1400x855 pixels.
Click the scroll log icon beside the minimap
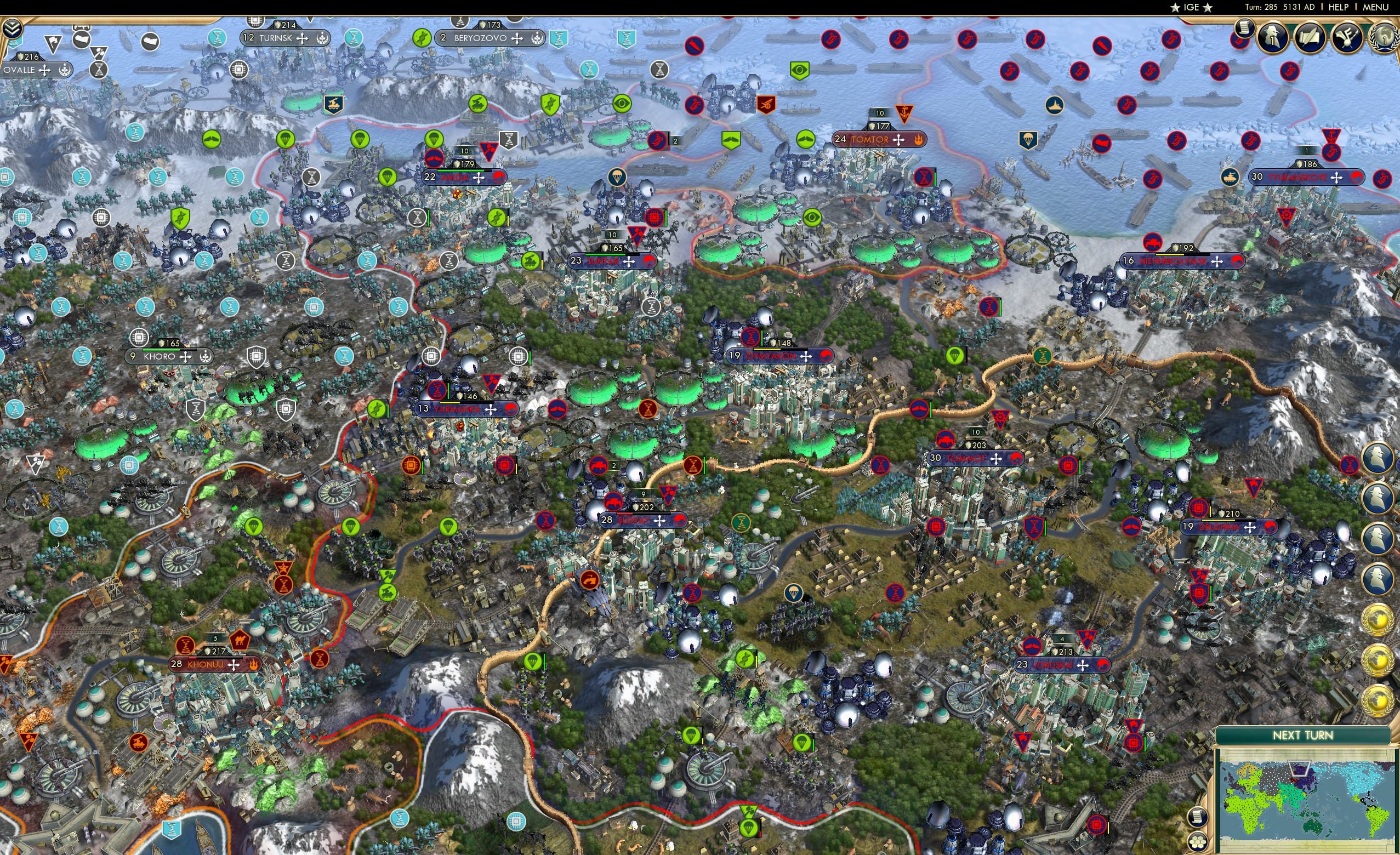(x=1199, y=818)
